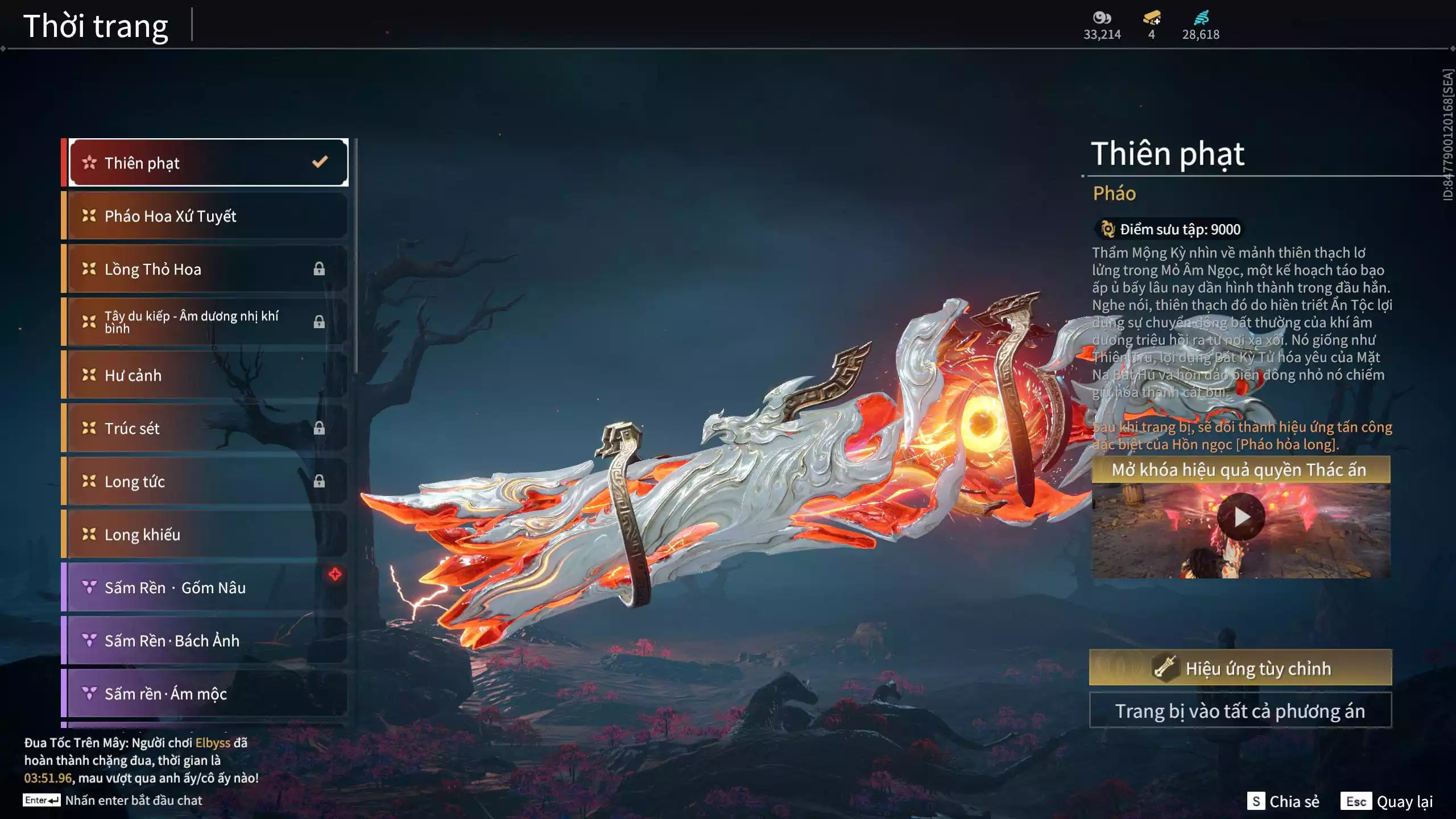Select the Hư cảnh skin
Viewport: 1456px width, 819px height.
click(208, 375)
